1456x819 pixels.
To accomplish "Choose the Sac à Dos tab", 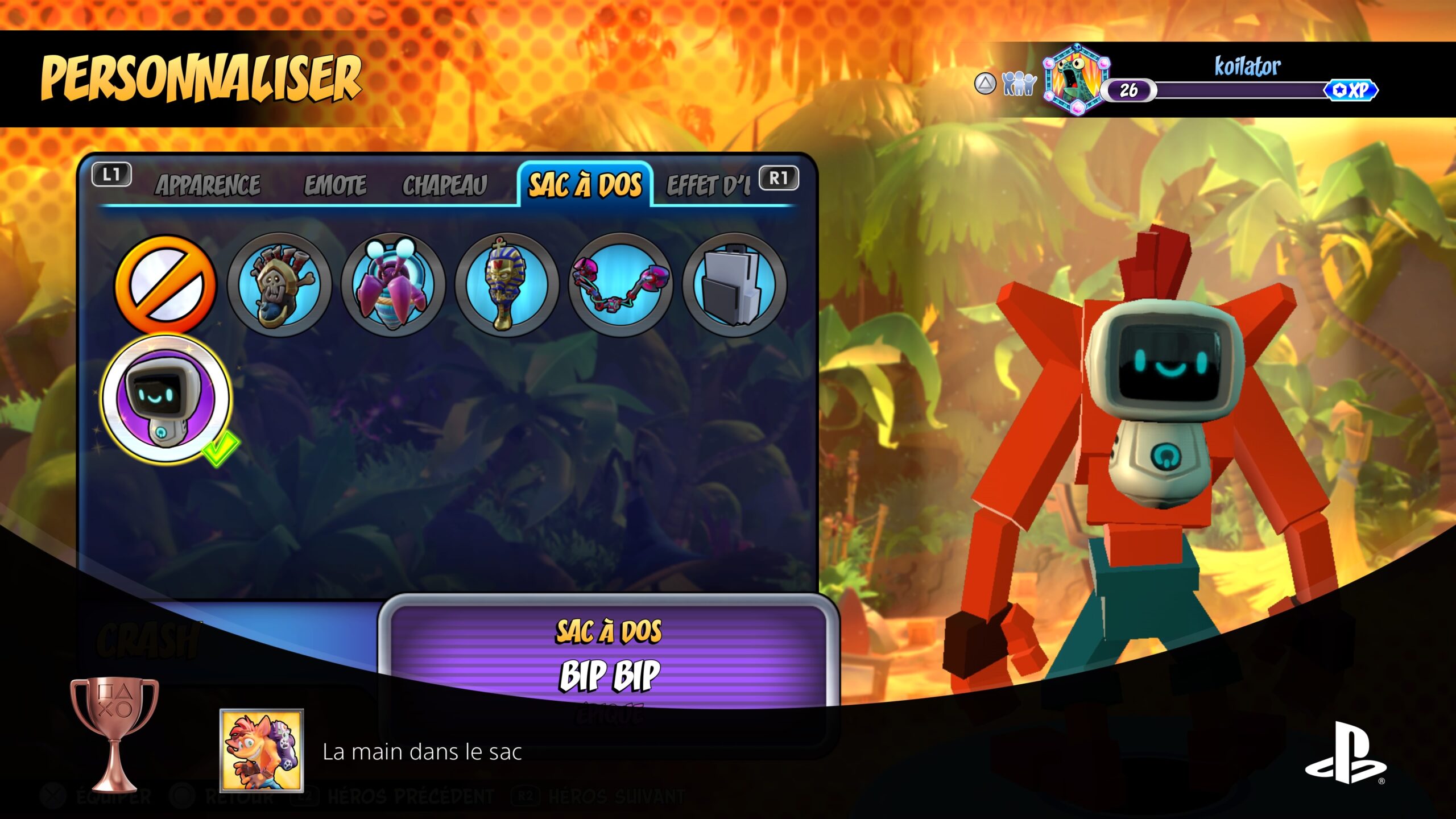I will [585, 185].
